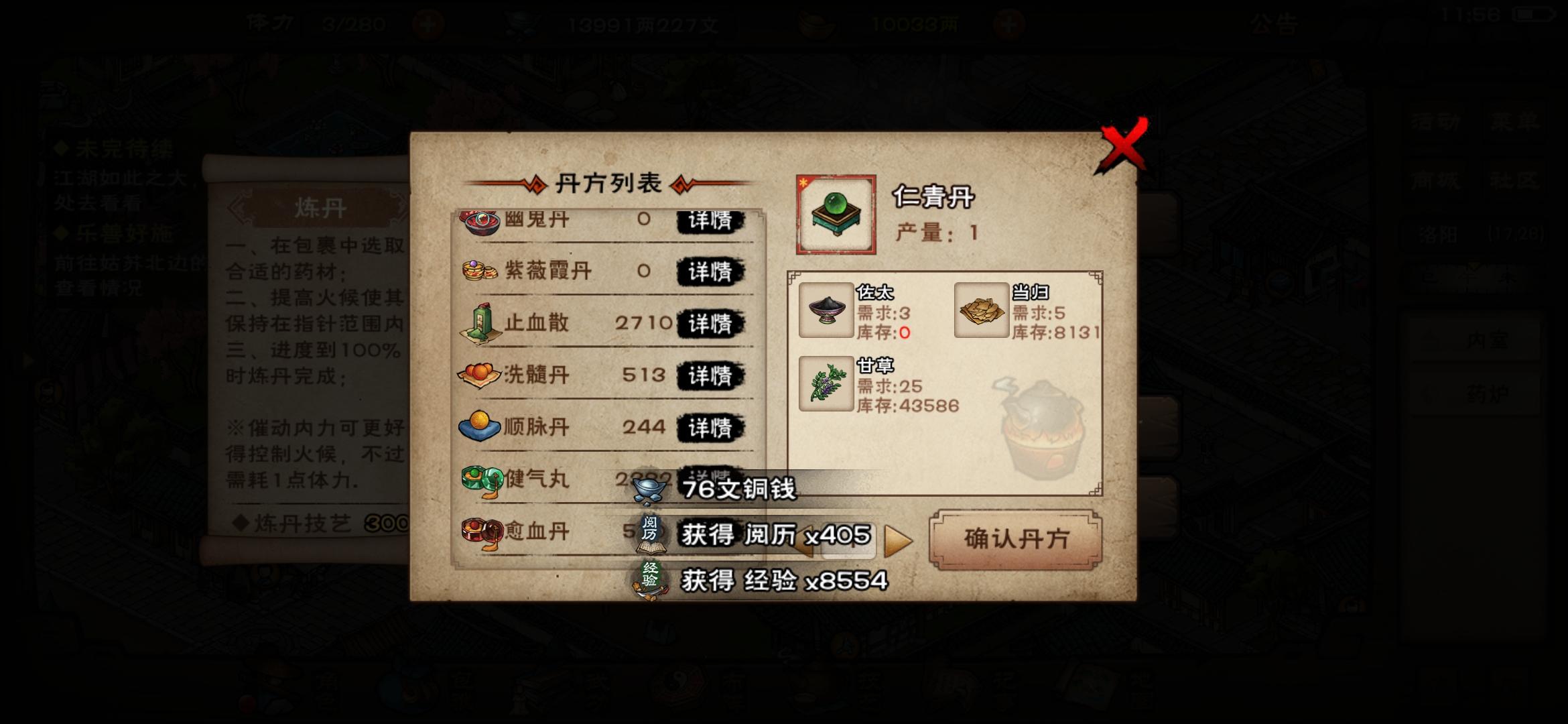The width and height of the screenshot is (1568, 724).
Task: Select the 当归 ingredient icon
Action: (981, 310)
